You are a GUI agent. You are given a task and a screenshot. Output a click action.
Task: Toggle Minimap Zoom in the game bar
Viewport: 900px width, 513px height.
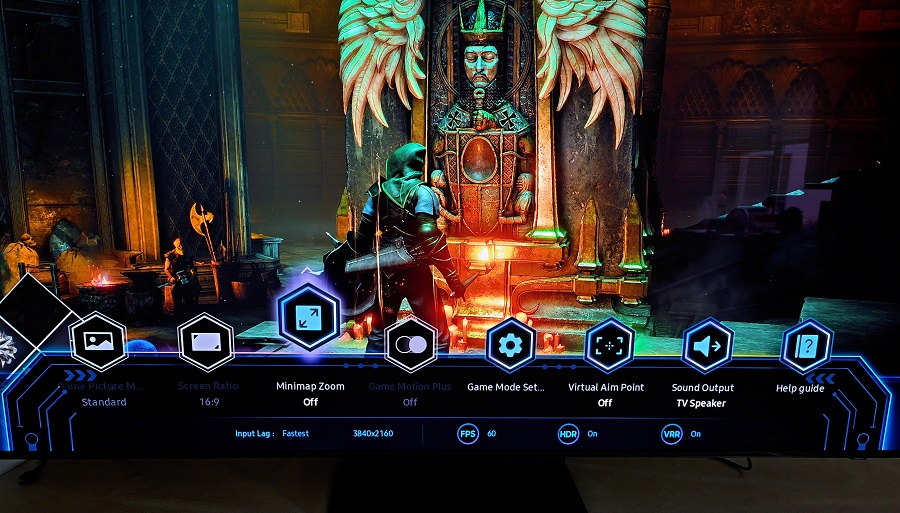point(310,317)
